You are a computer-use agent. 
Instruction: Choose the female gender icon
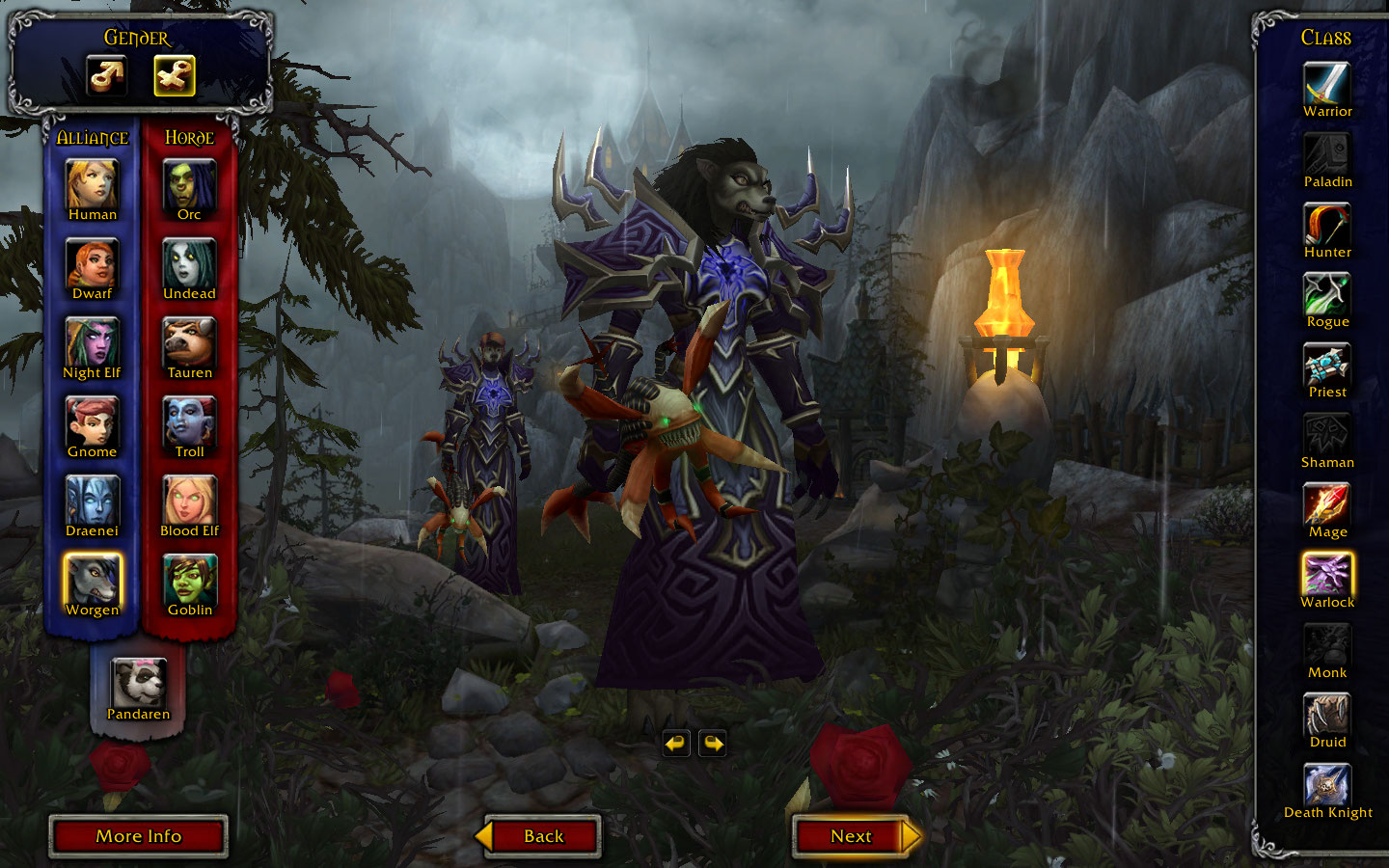coord(175,75)
